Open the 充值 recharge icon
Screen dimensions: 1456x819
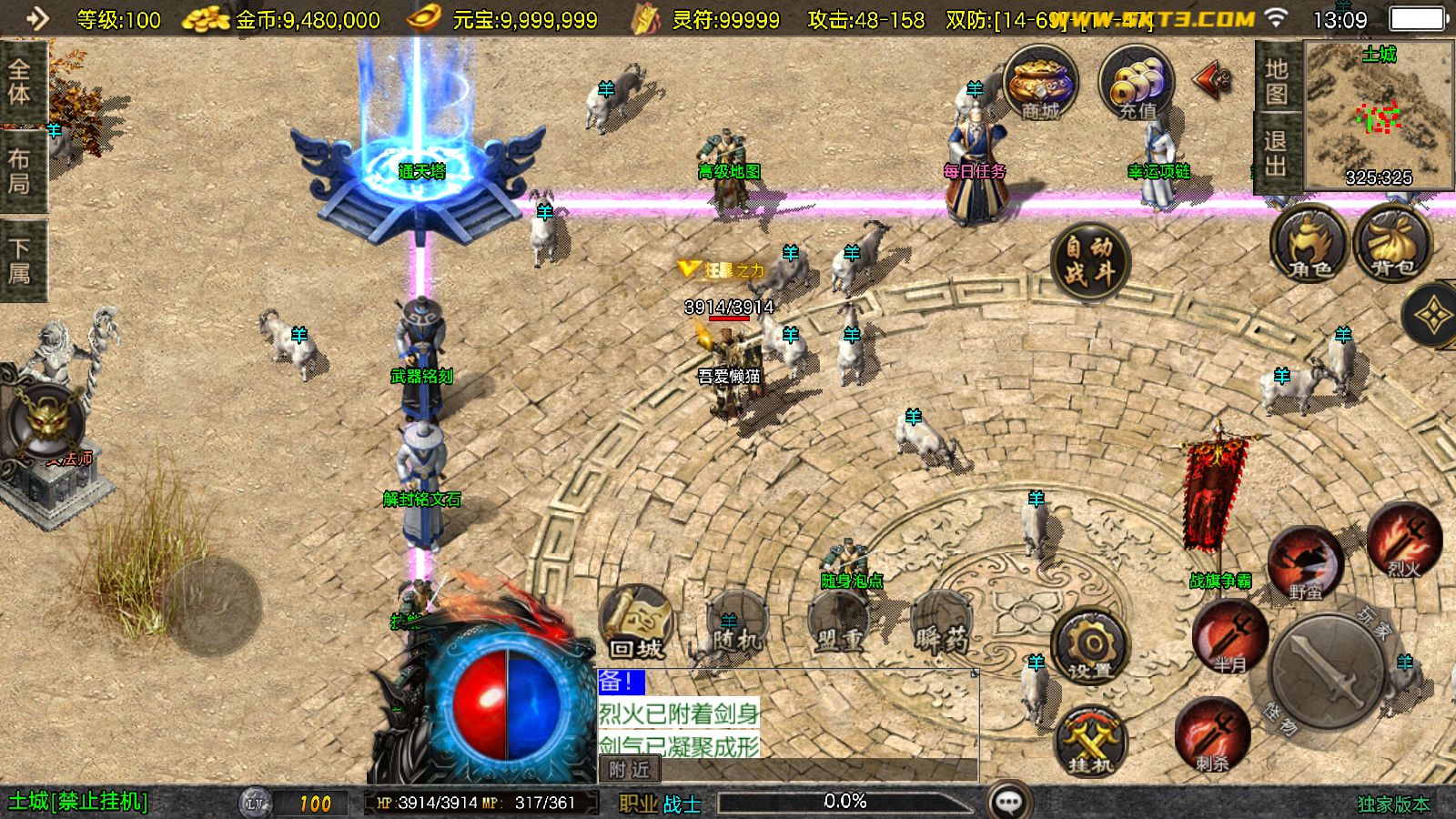1136,84
